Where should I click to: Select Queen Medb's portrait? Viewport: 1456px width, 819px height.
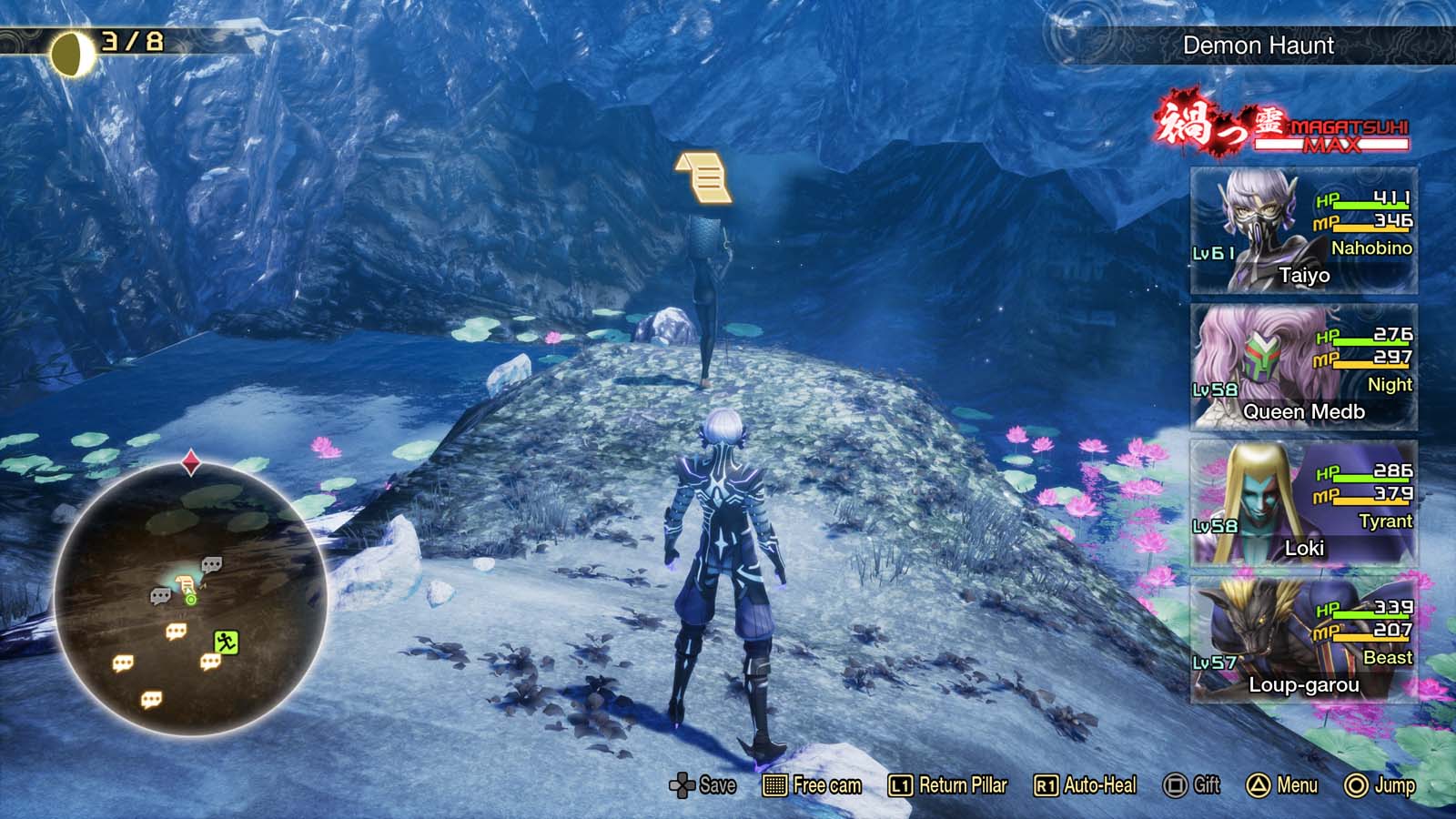[1256, 359]
